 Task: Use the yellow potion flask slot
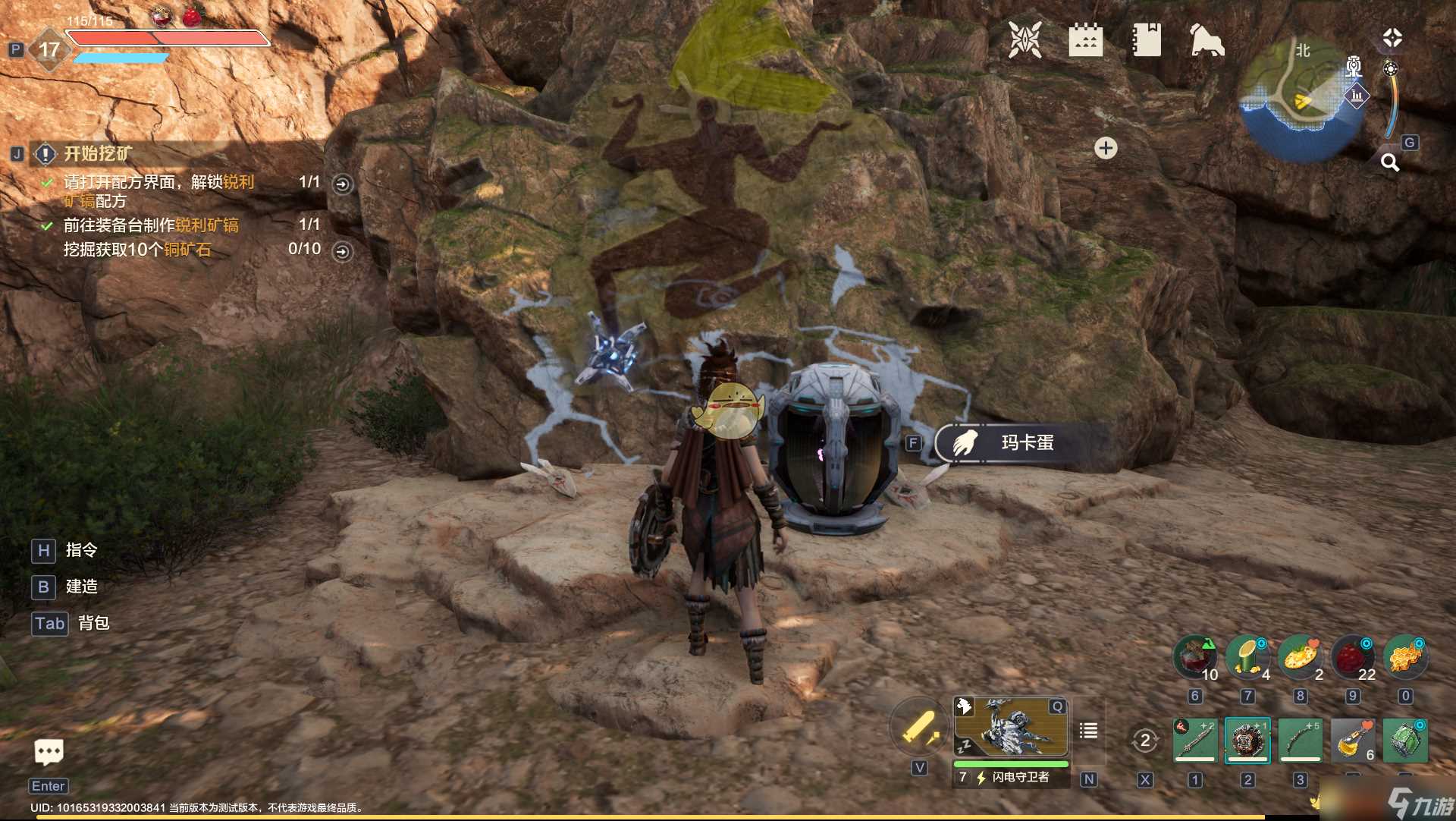[1353, 740]
